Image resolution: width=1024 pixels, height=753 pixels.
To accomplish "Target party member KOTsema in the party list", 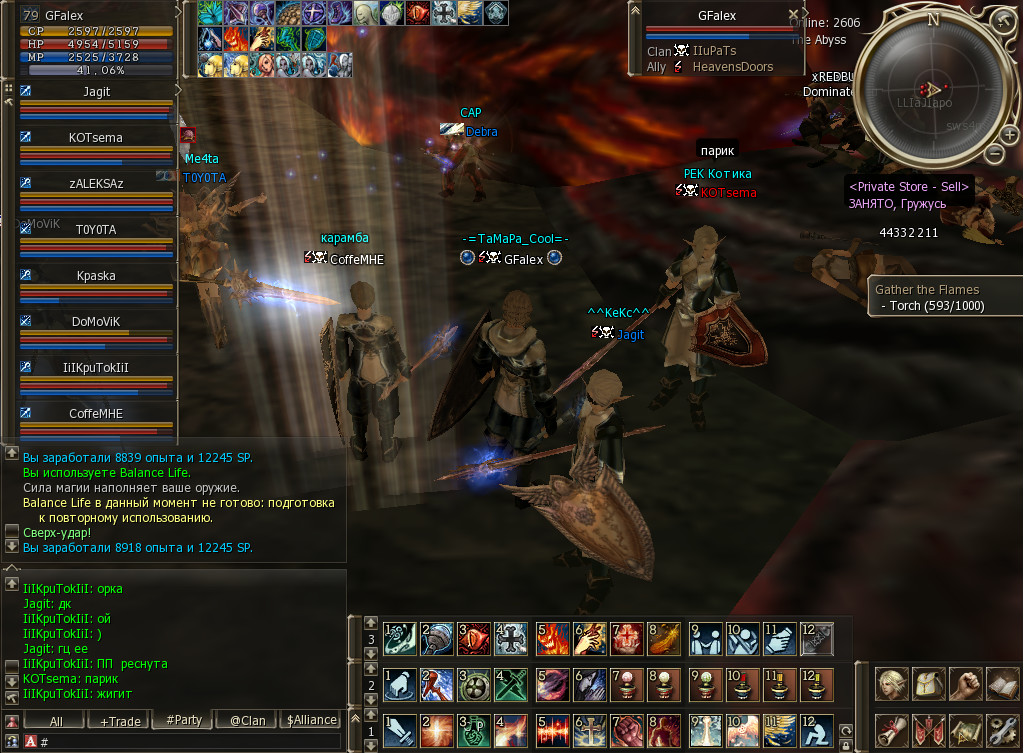I will point(97,137).
